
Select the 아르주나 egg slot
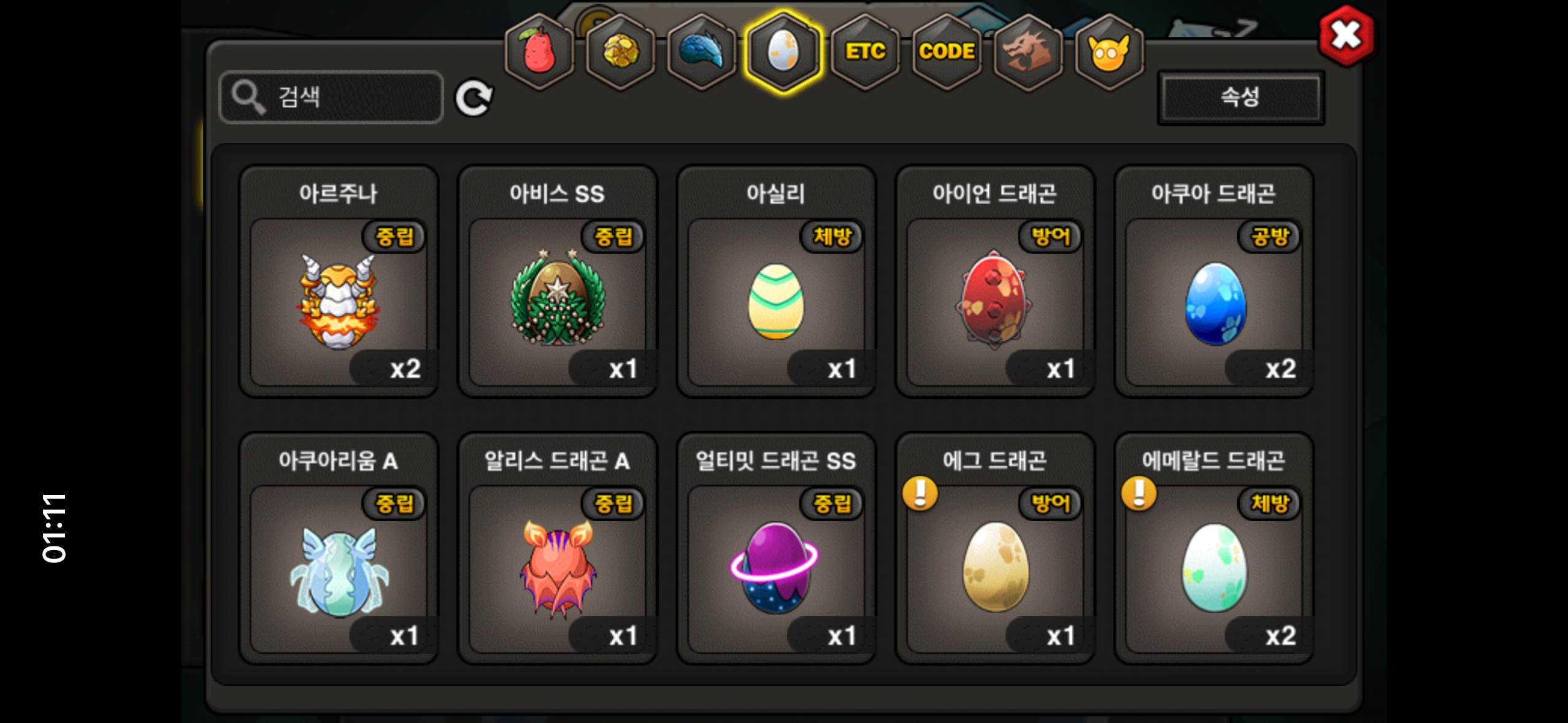[x=339, y=302]
